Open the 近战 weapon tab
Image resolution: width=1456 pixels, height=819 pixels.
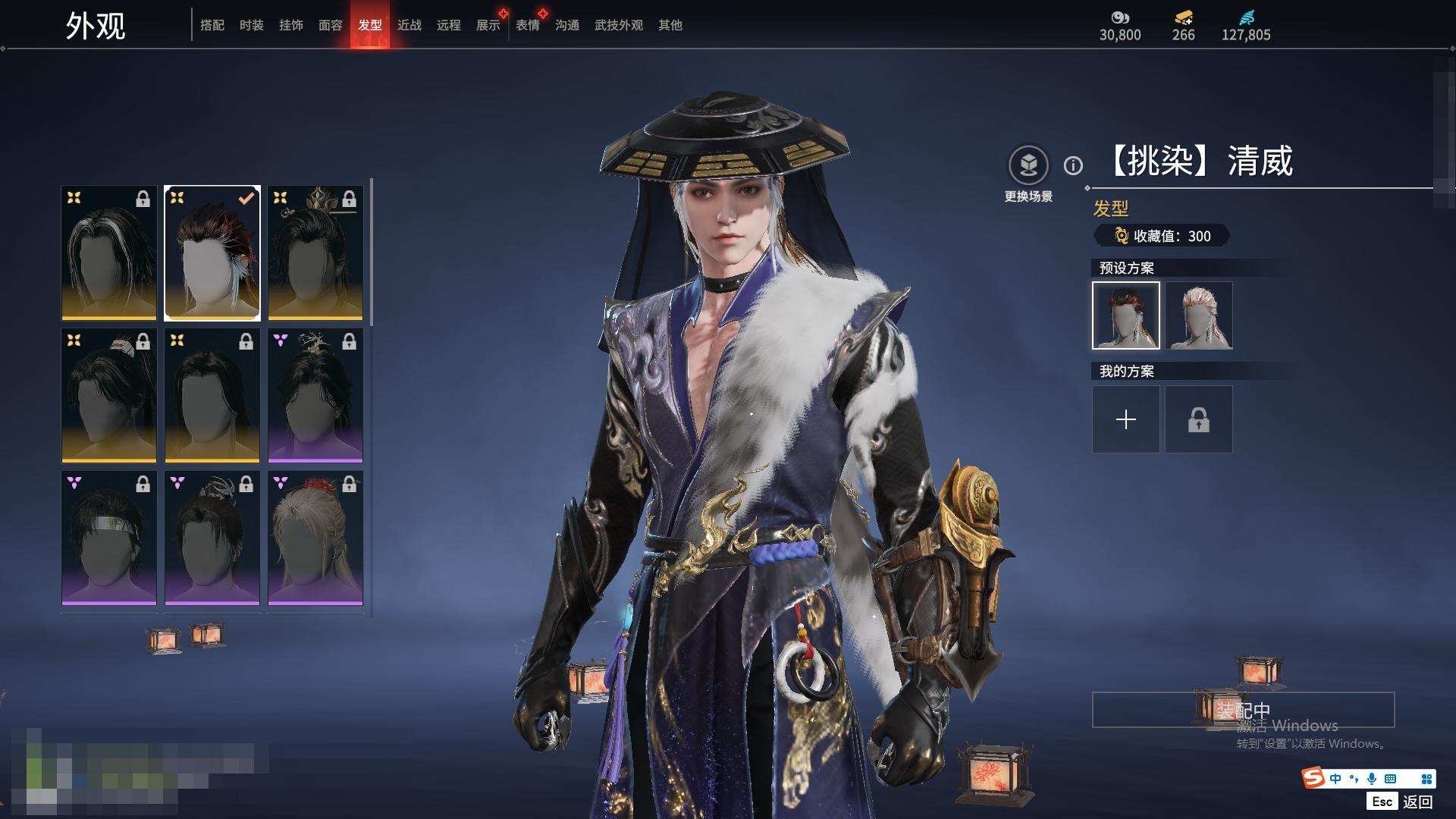click(409, 25)
